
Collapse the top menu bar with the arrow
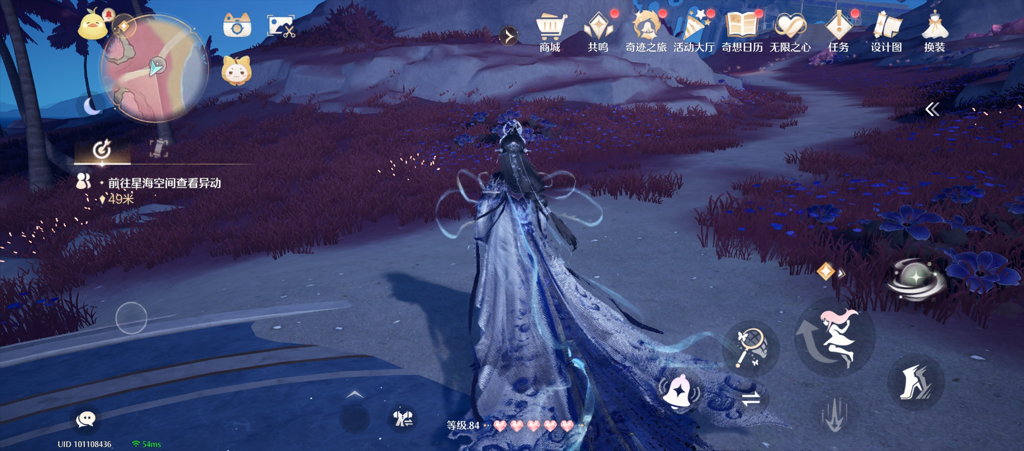509,36
